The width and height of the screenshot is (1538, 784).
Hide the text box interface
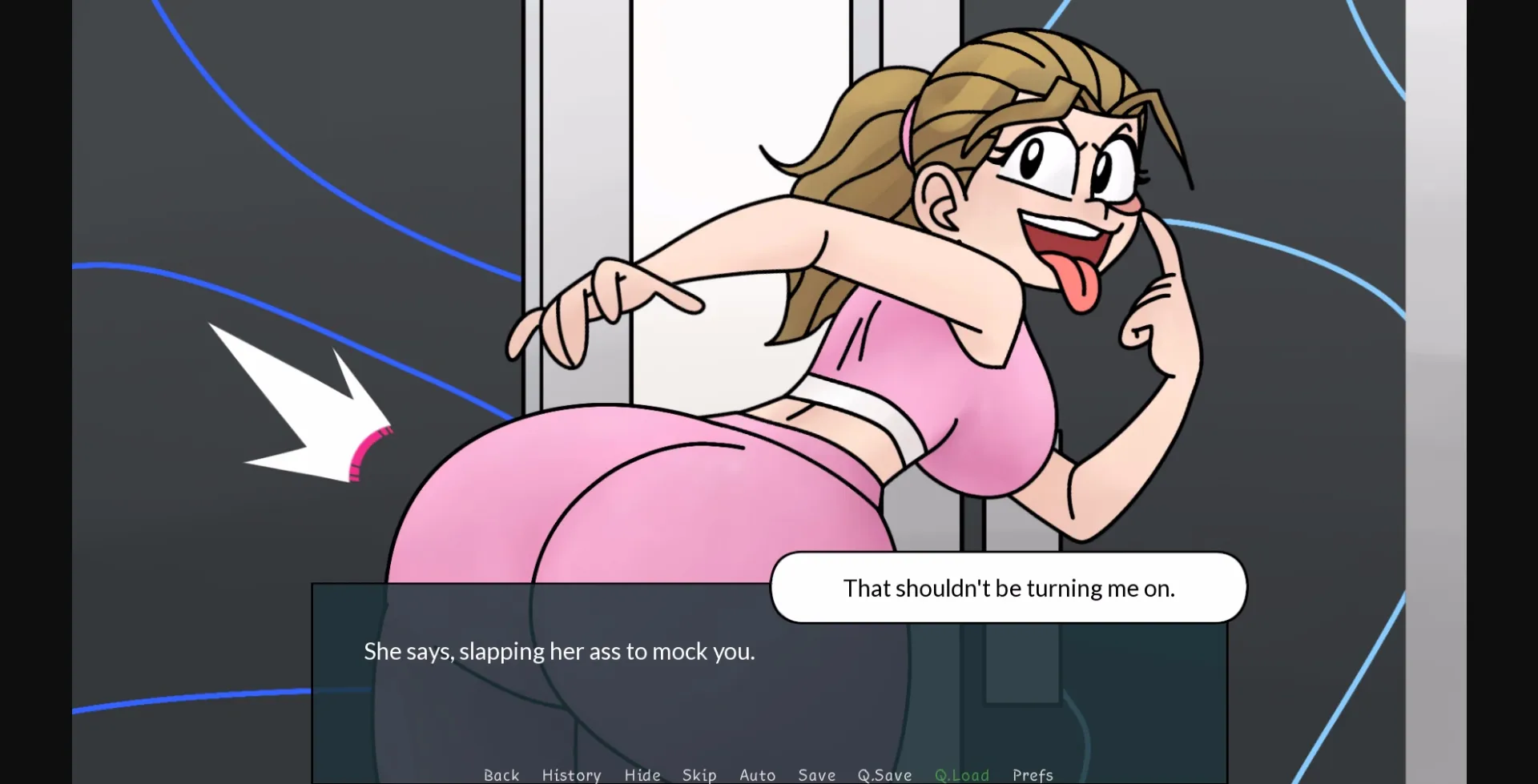pos(642,774)
